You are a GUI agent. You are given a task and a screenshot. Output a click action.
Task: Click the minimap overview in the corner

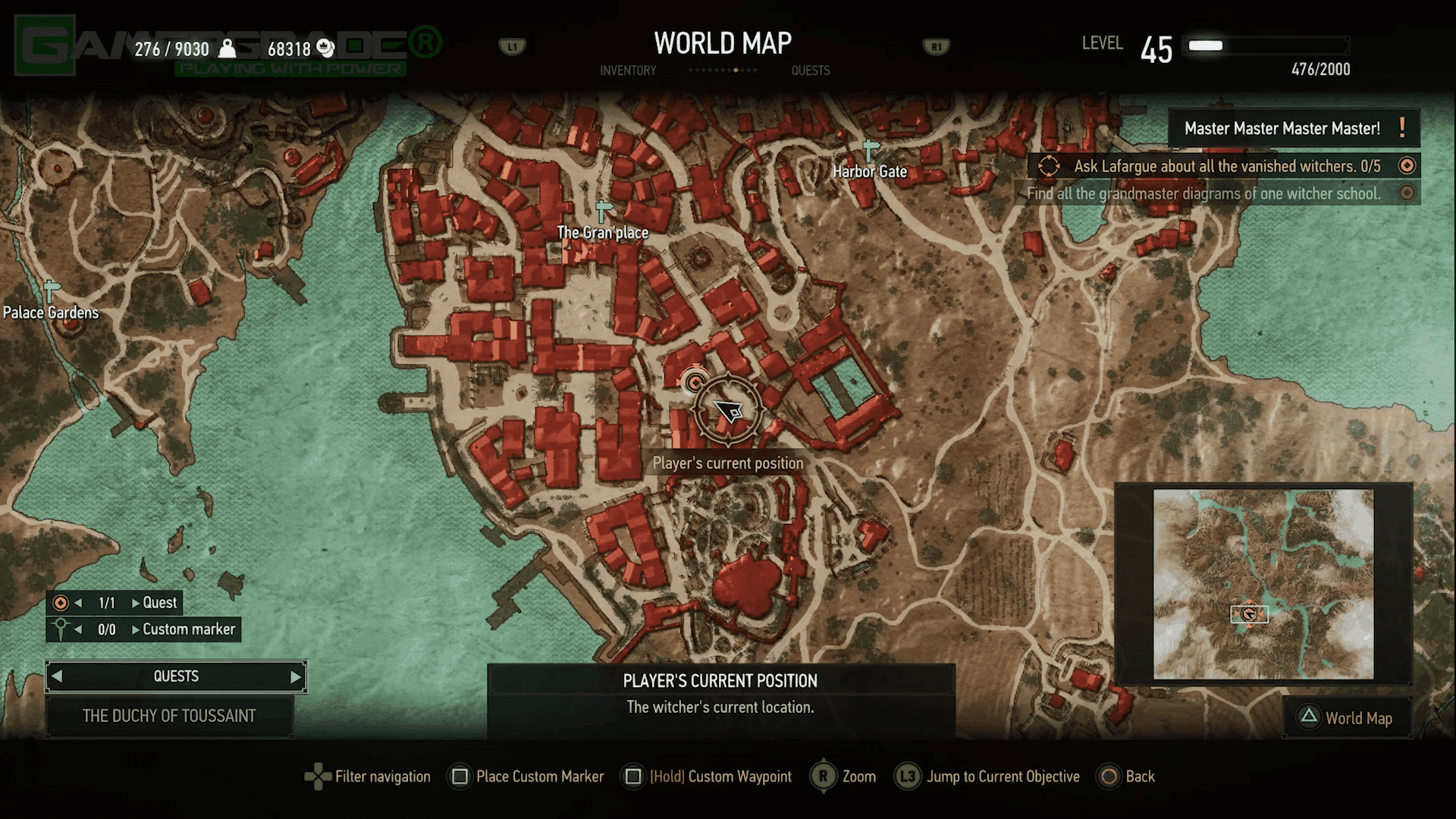(1263, 584)
